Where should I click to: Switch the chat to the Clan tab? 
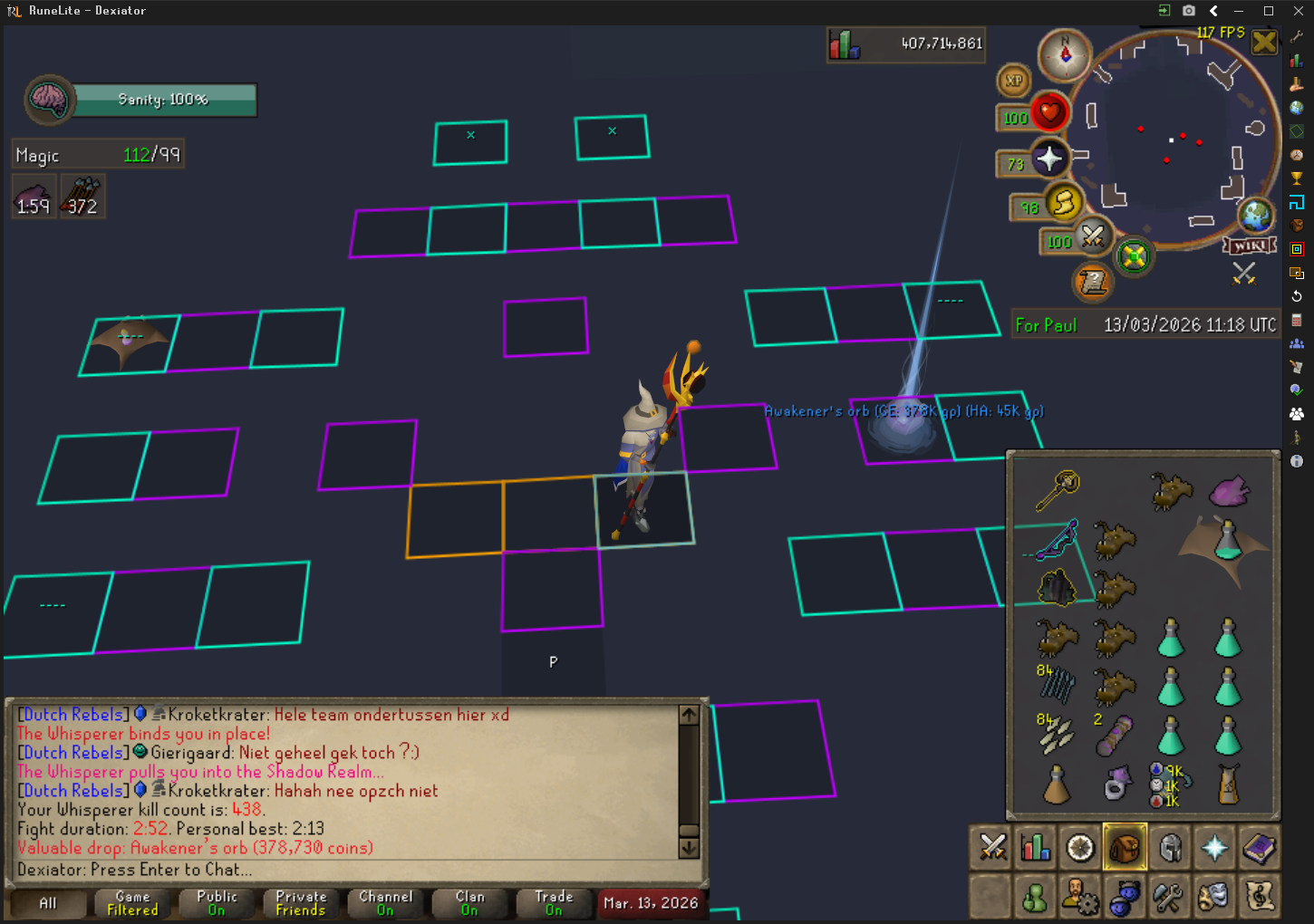point(469,903)
